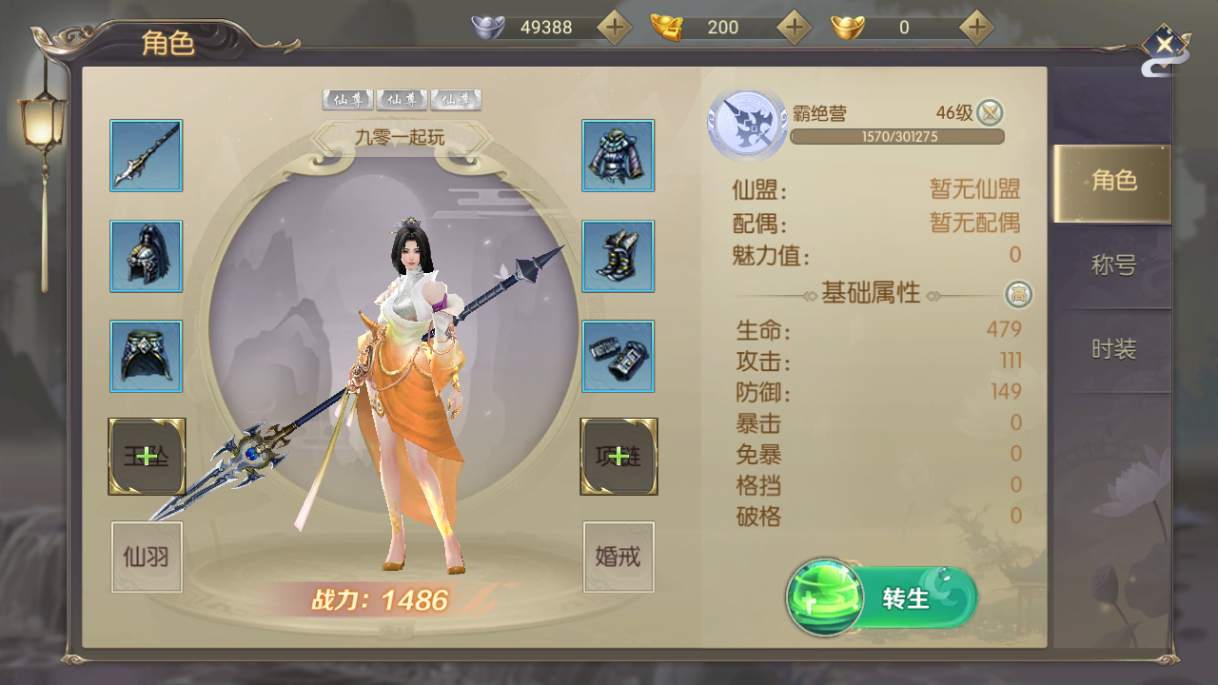The image size is (1218, 685).
Task: Select the equipped chest armor slot
Action: (618, 156)
